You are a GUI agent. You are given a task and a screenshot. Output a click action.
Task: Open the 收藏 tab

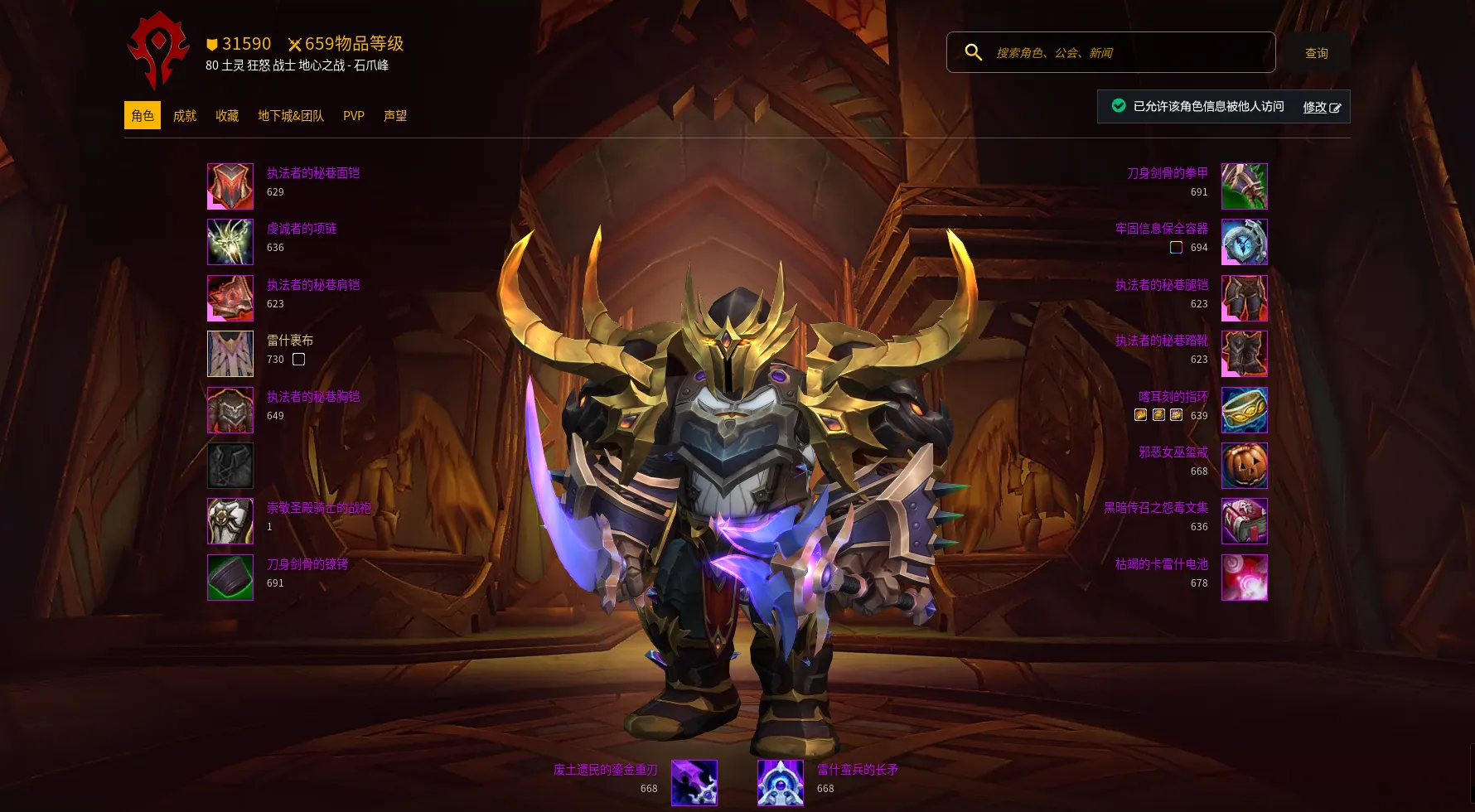227,116
